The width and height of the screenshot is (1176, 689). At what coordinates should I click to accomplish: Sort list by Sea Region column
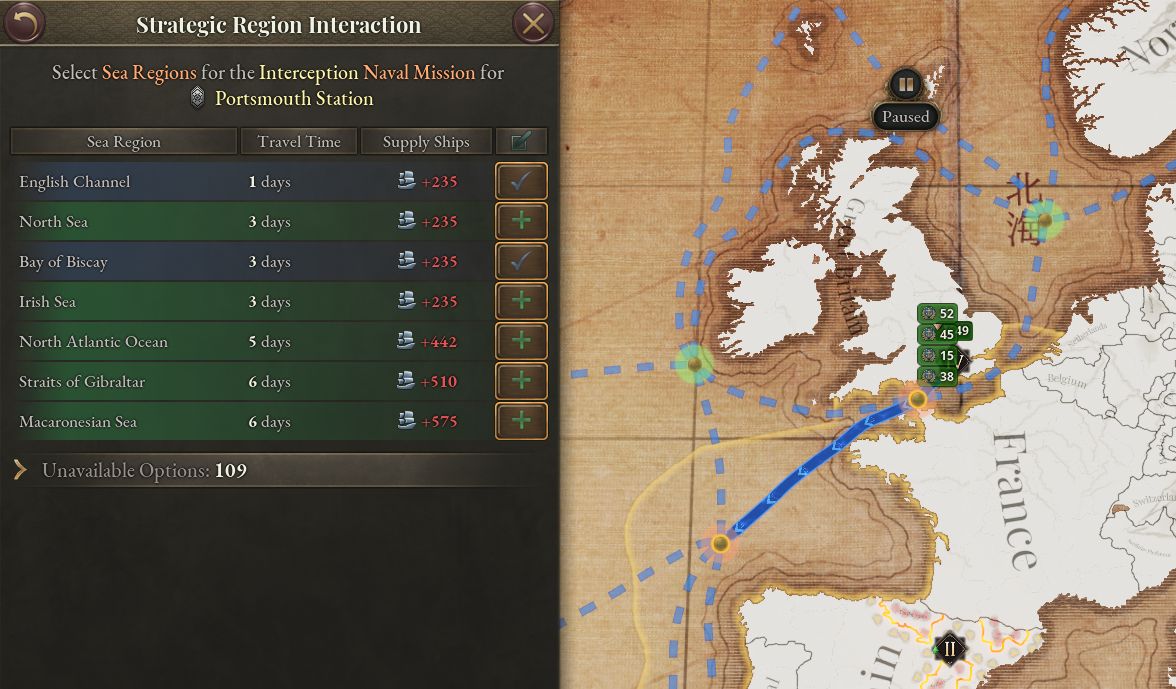[x=123, y=142]
